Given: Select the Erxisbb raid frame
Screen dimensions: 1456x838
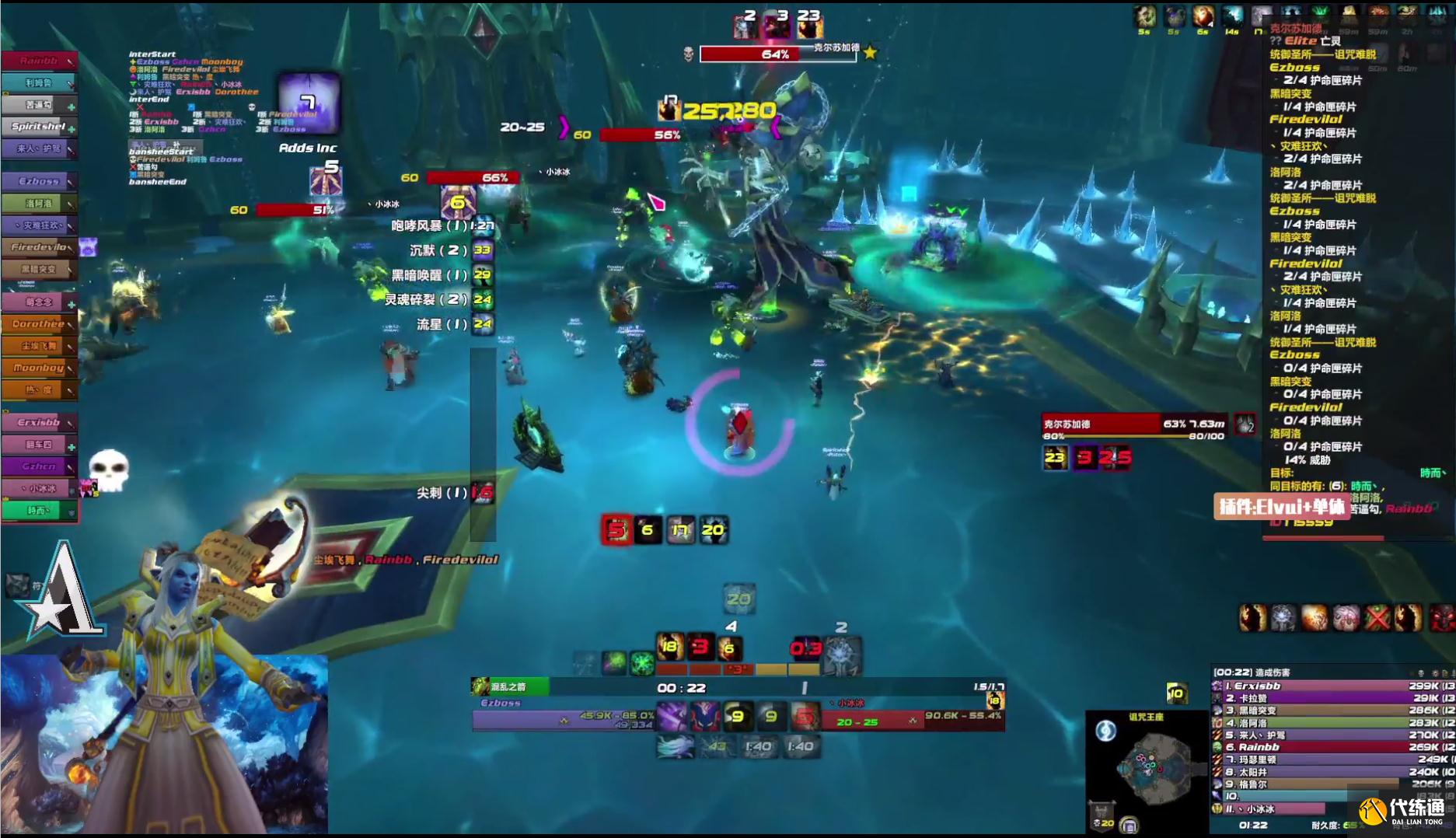Looking at the screenshot, I should pyautogui.click(x=39, y=422).
